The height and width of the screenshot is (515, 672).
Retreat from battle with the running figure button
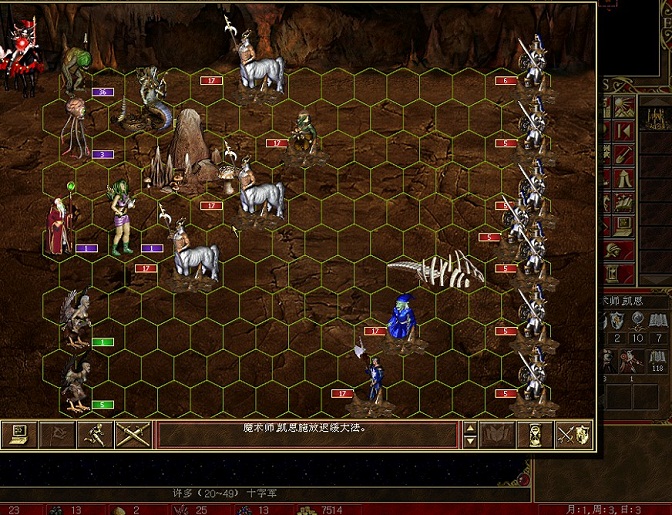[x=95, y=434]
